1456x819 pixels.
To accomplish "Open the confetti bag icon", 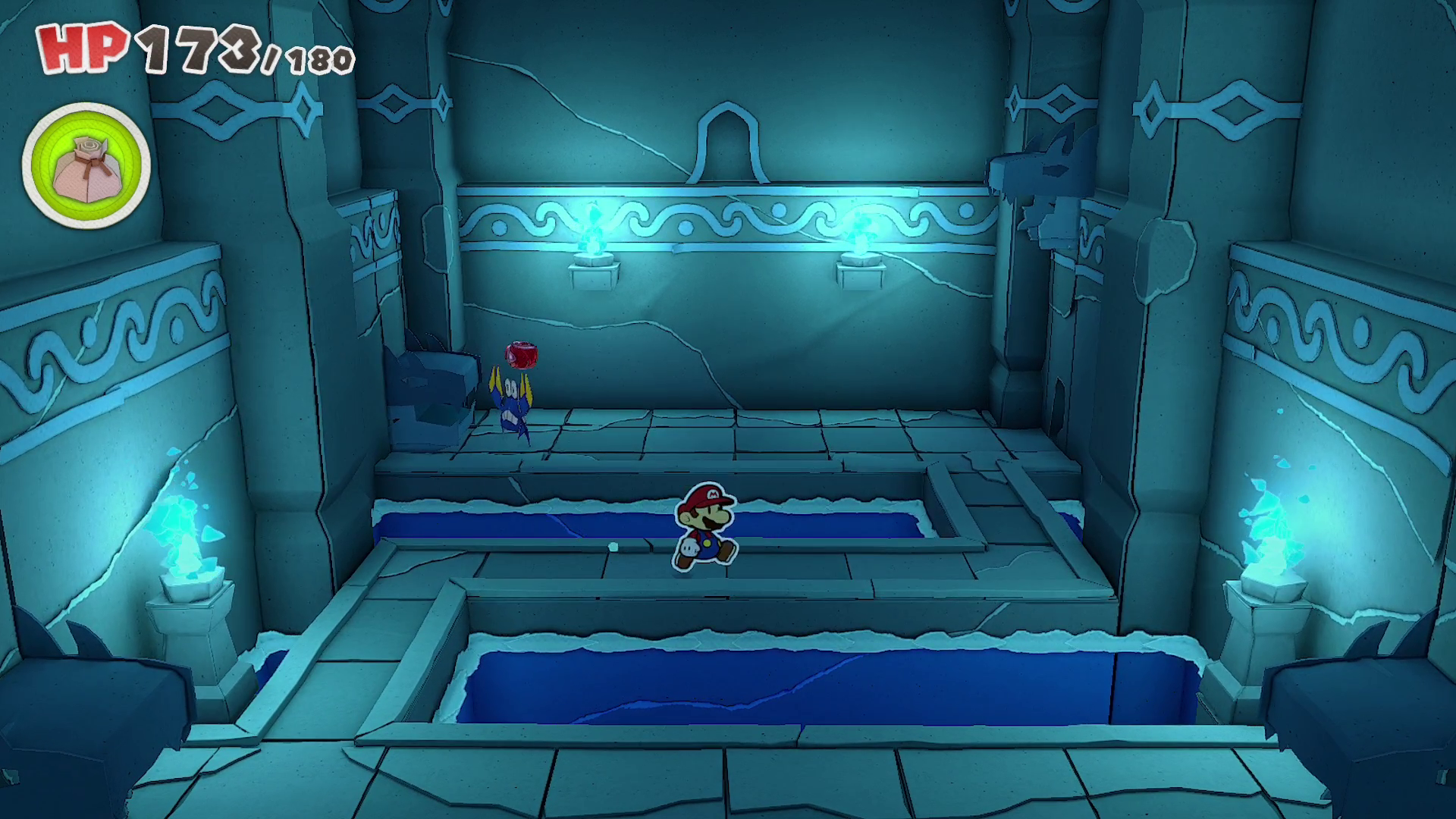I will pyautogui.click(x=86, y=165).
